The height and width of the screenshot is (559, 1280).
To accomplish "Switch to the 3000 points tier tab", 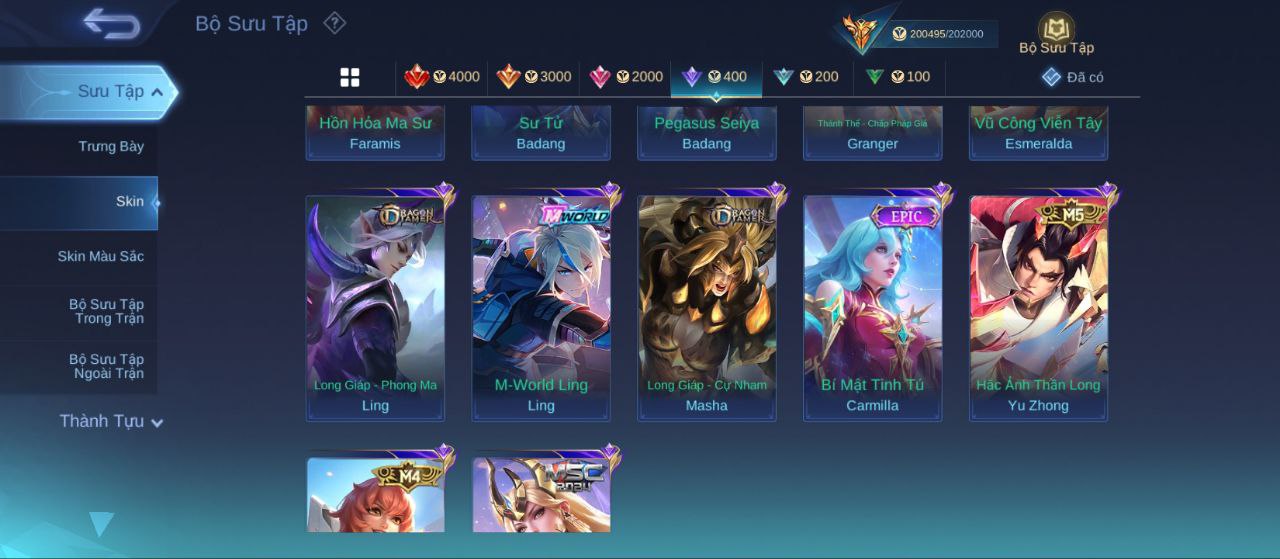I will tap(534, 77).
